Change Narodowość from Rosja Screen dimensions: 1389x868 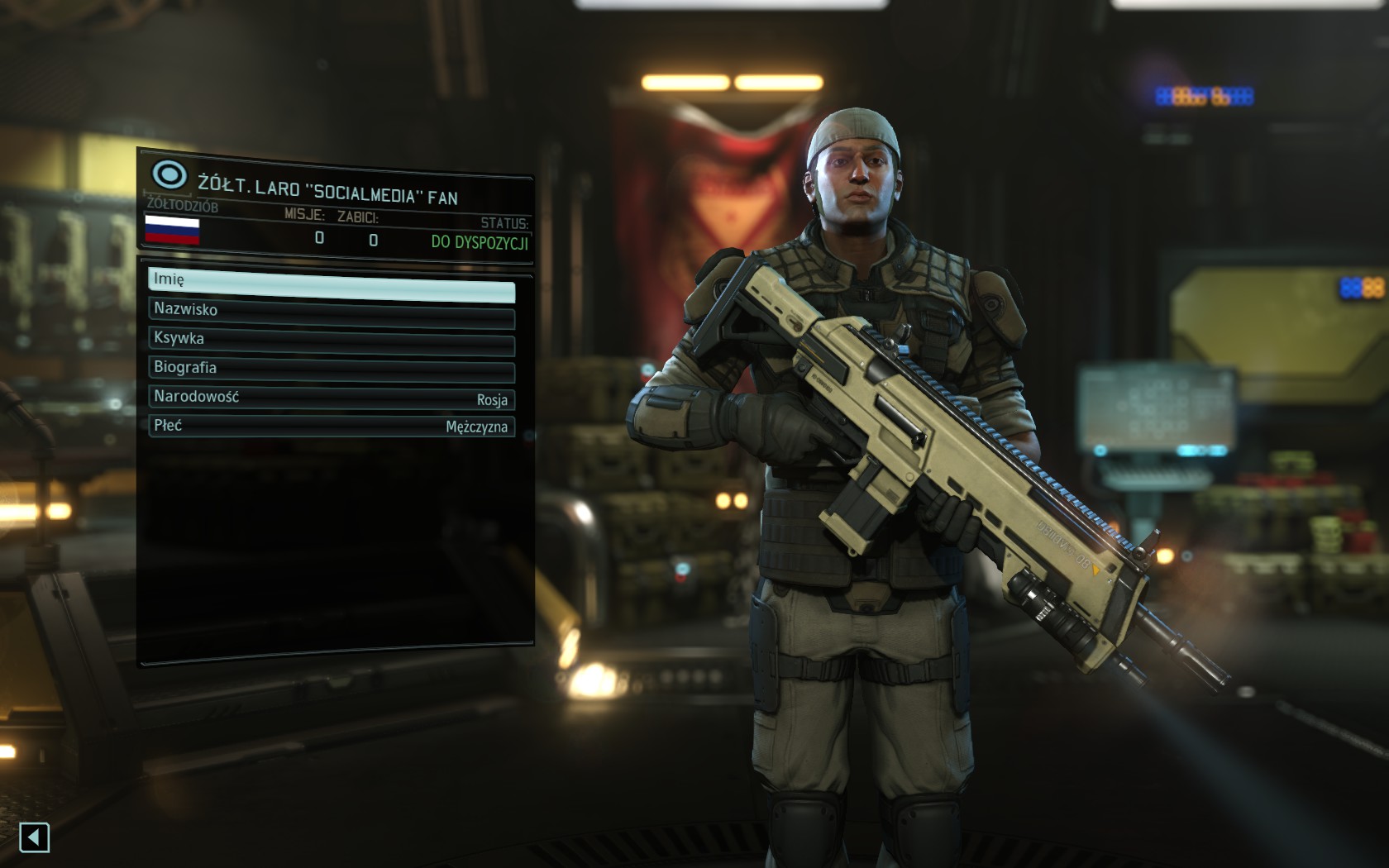331,398
